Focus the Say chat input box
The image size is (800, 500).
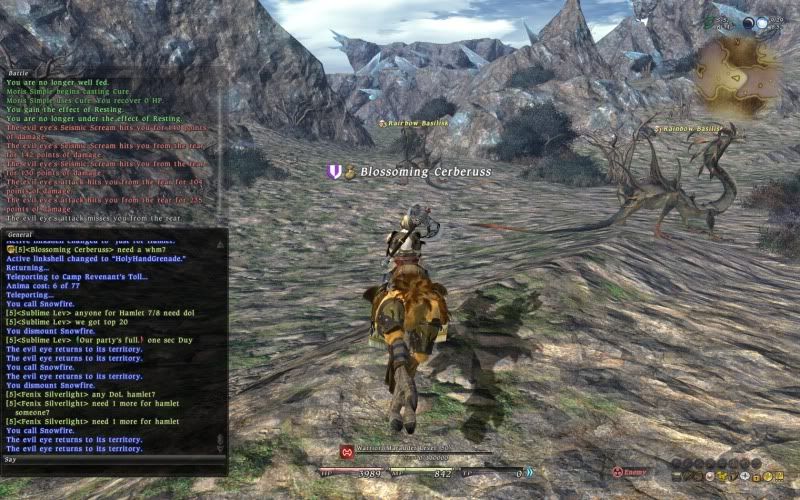110,459
